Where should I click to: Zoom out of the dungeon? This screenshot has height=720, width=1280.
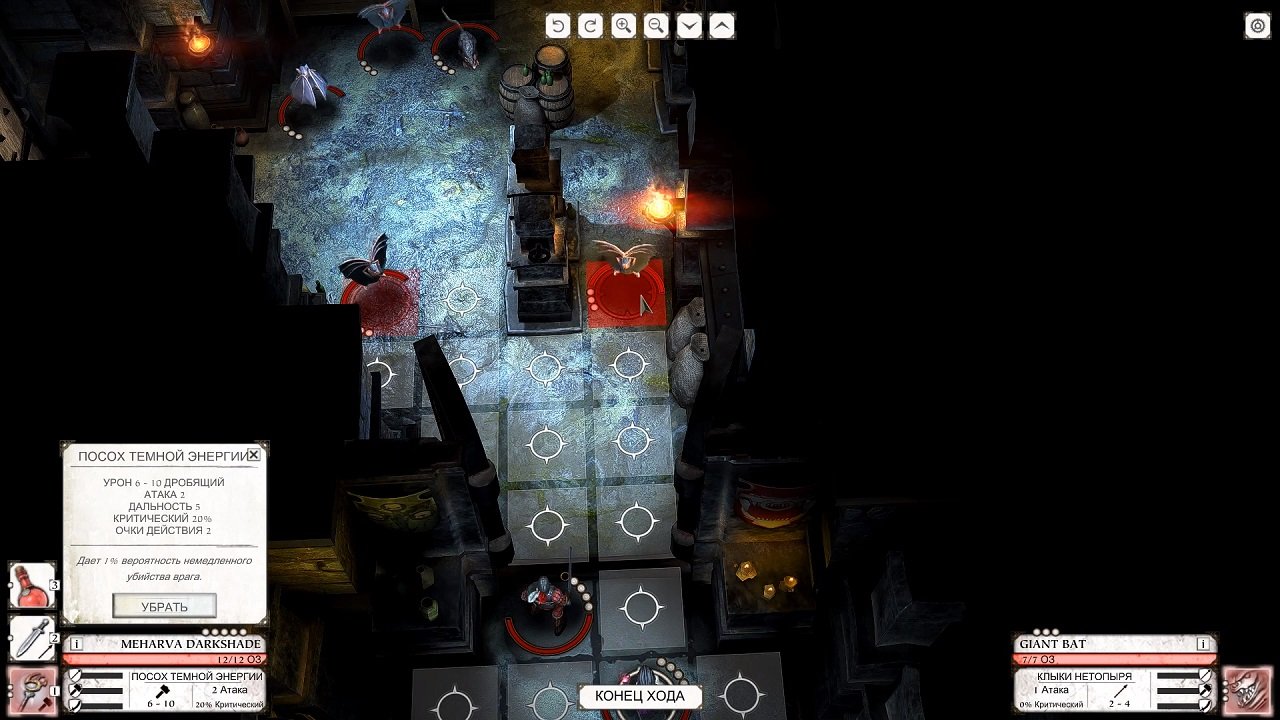[x=657, y=26]
